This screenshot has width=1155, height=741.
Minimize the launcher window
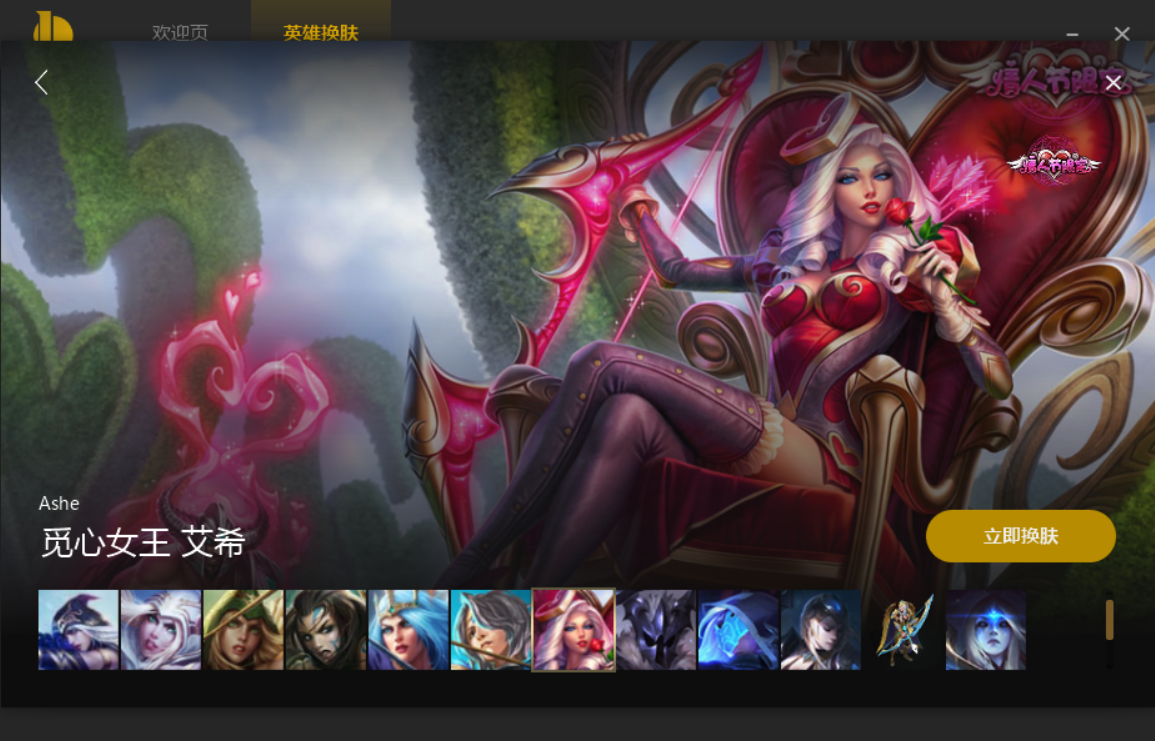(x=1072, y=34)
